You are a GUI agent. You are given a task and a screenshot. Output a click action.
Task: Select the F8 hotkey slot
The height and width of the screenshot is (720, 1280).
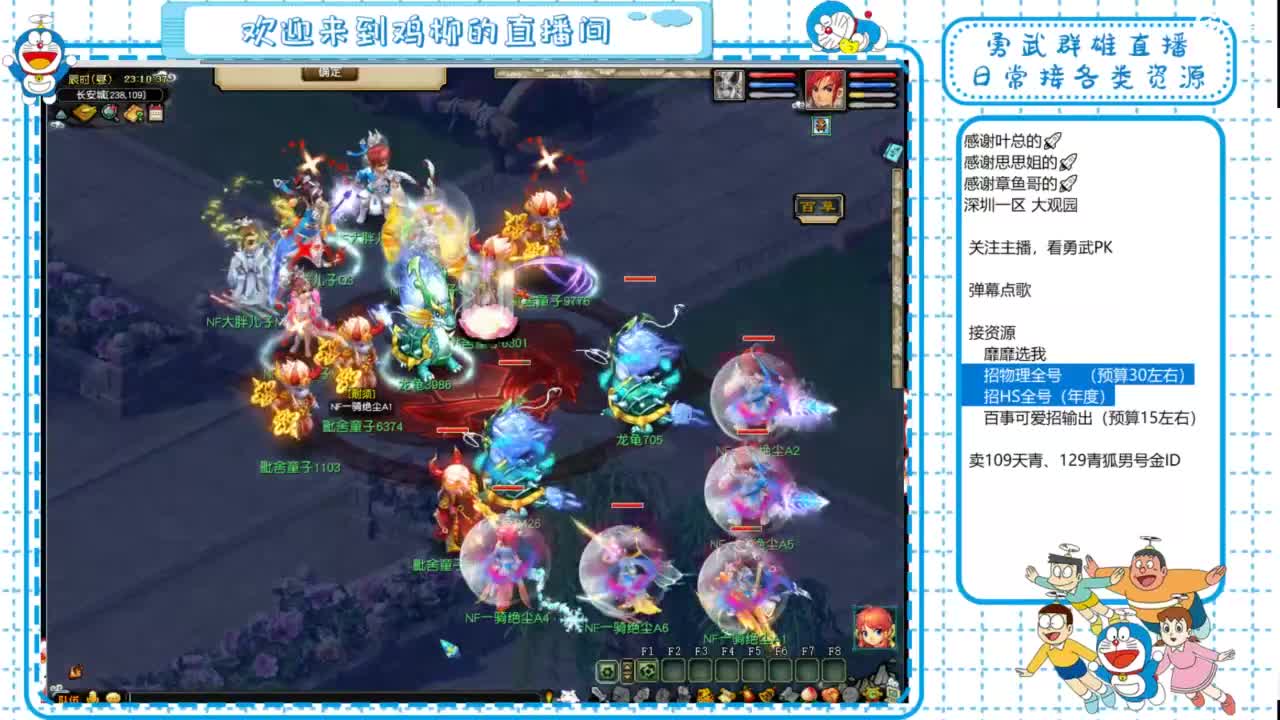(x=834, y=670)
